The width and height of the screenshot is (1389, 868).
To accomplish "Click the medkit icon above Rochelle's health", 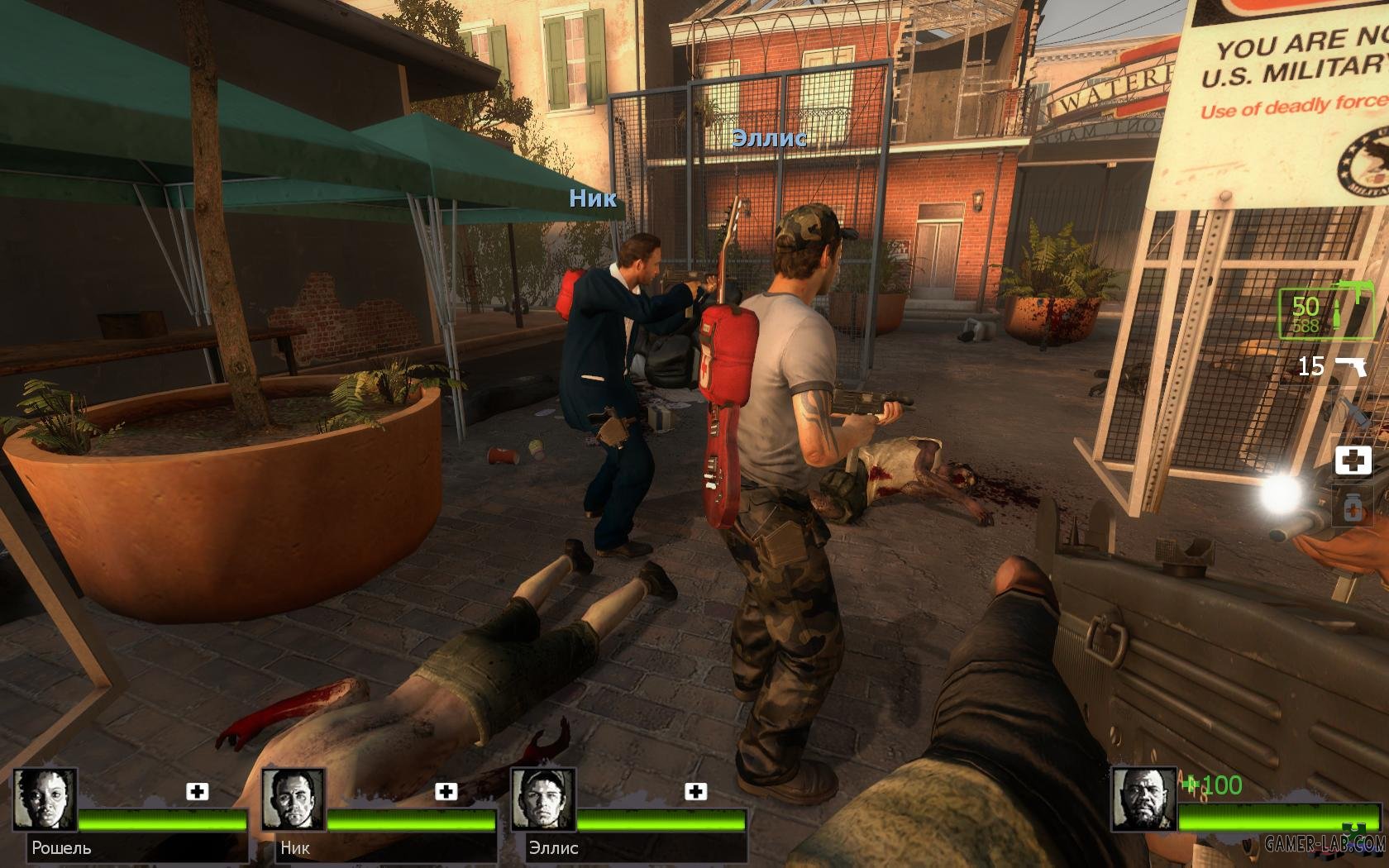I will pos(198,792).
